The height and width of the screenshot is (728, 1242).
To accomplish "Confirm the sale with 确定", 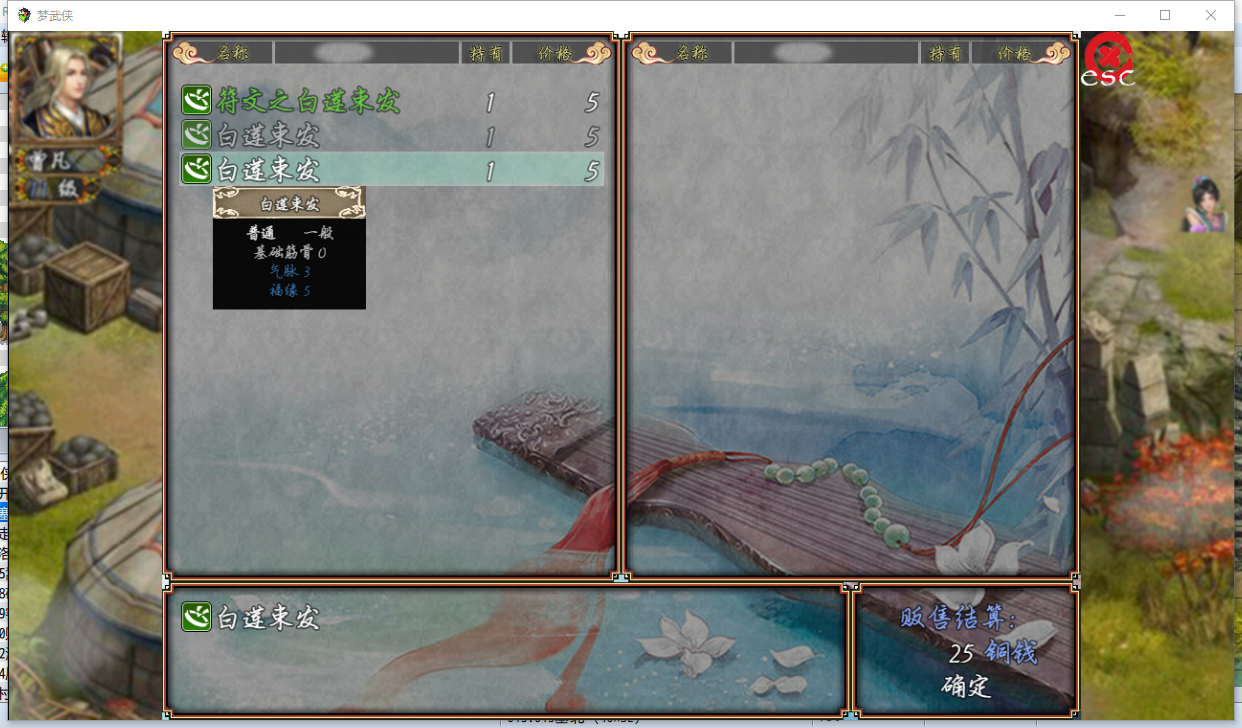I will pos(965,686).
